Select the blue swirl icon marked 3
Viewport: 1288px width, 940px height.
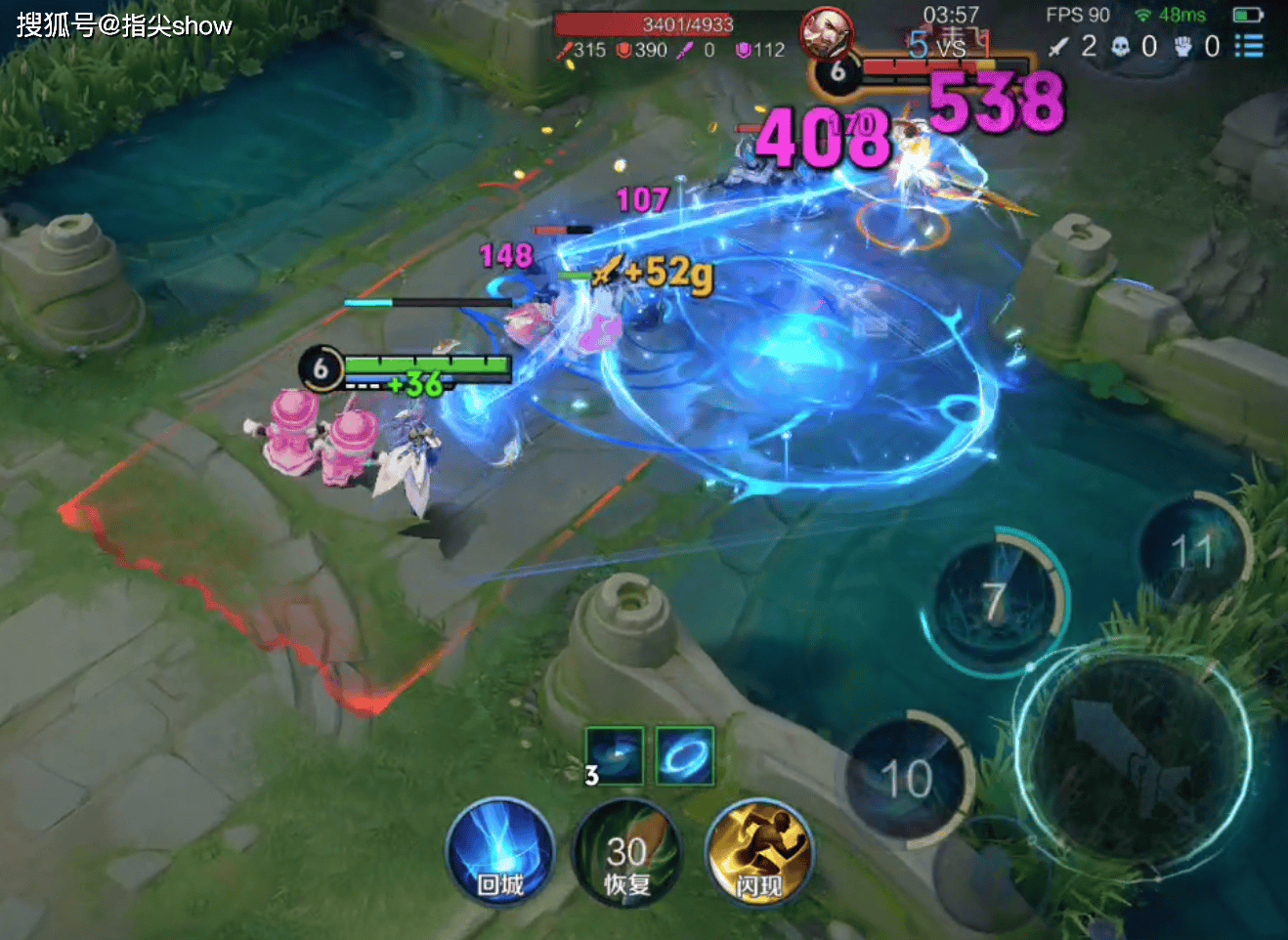pos(615,756)
